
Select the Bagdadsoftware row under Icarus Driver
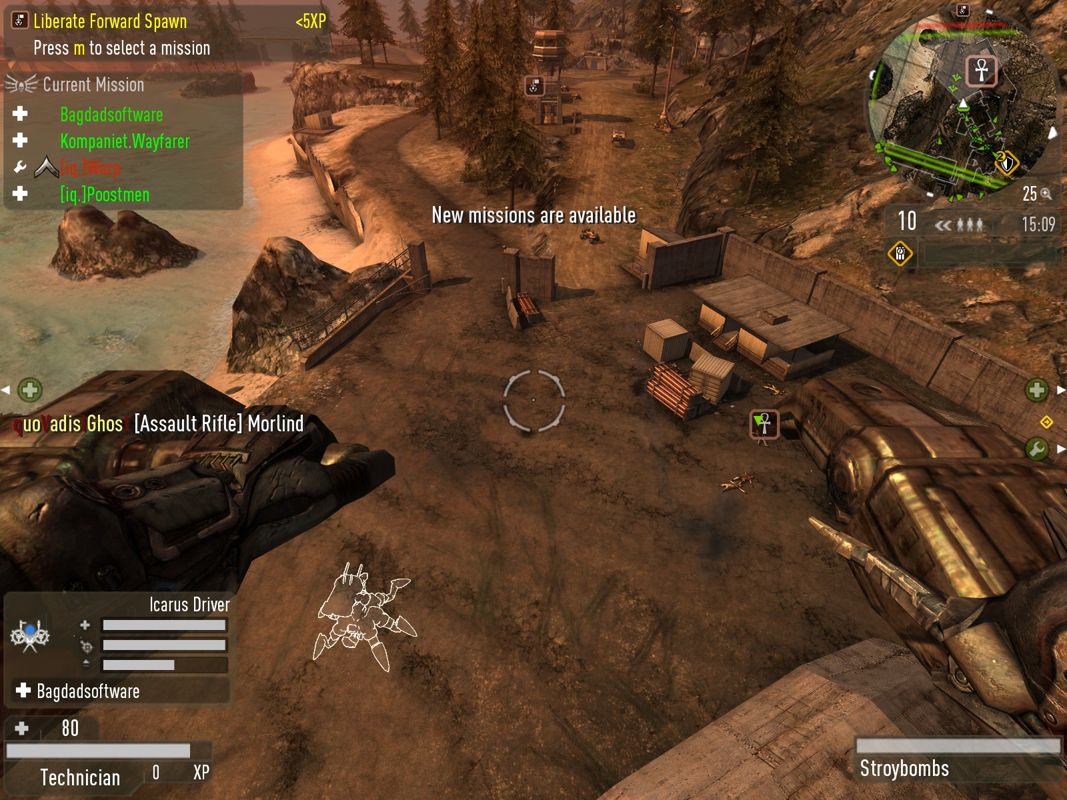coord(88,691)
